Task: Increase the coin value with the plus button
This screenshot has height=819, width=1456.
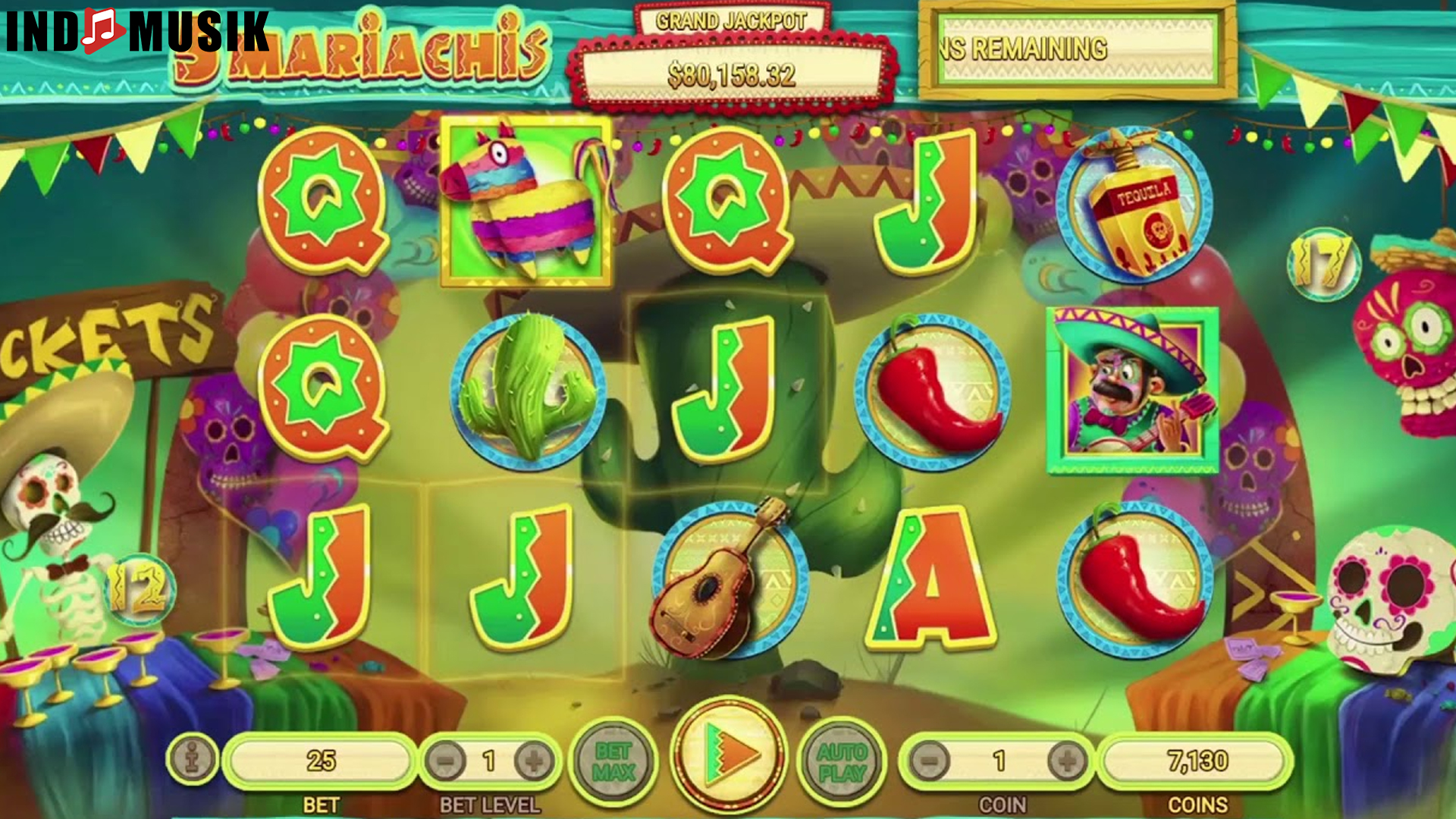Action: [1065, 762]
